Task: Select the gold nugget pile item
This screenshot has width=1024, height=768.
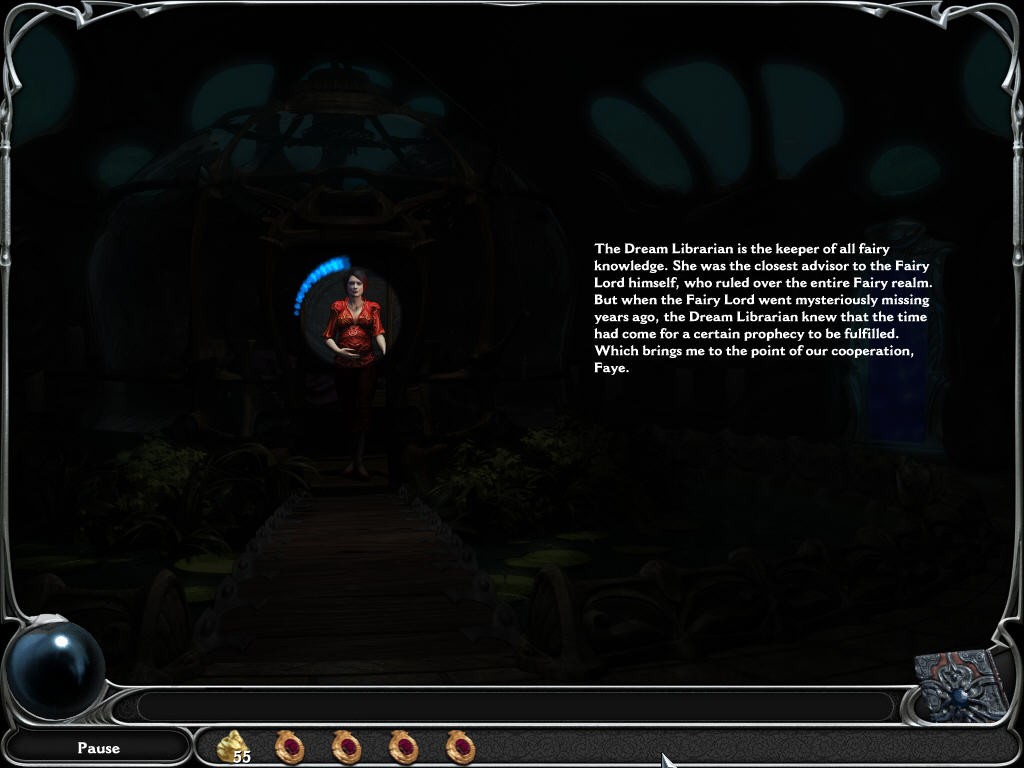Action: (234, 746)
